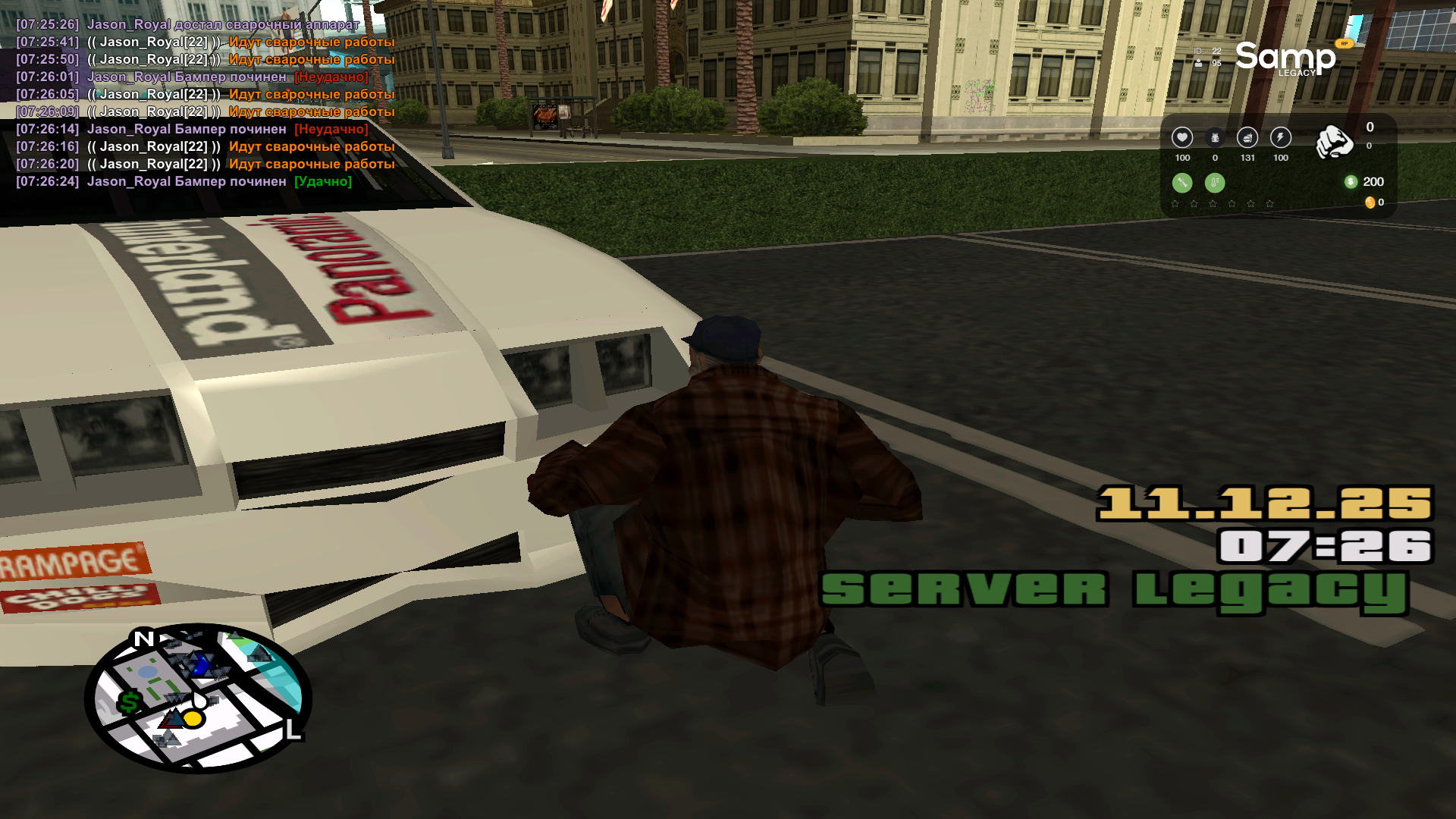Click the green flashlight status icon
This screenshot has height=819, width=1456.
(x=1181, y=182)
